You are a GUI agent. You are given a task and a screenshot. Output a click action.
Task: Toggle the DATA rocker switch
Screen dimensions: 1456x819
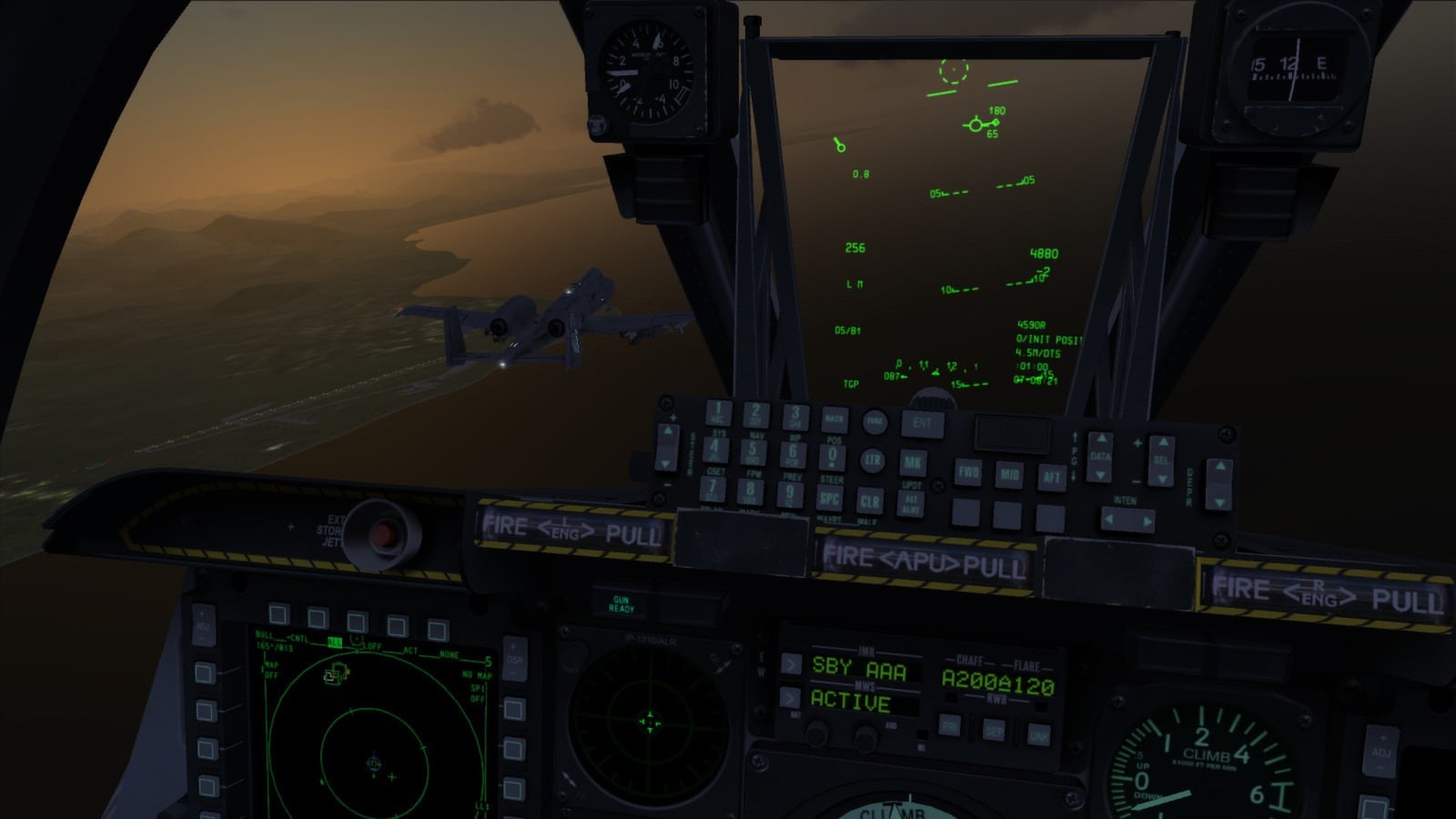[x=1100, y=457]
